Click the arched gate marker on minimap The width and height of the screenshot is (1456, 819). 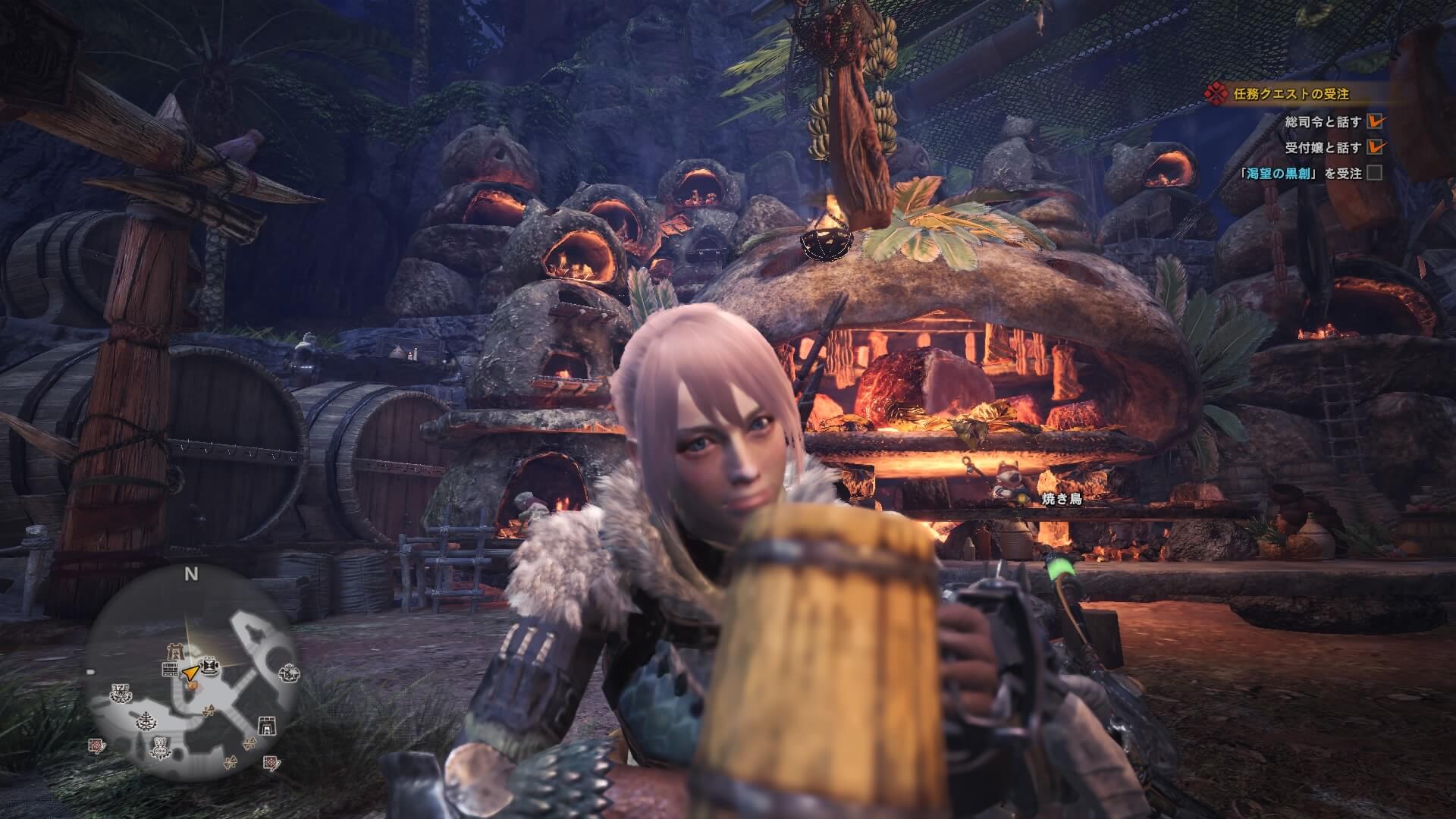(266, 726)
